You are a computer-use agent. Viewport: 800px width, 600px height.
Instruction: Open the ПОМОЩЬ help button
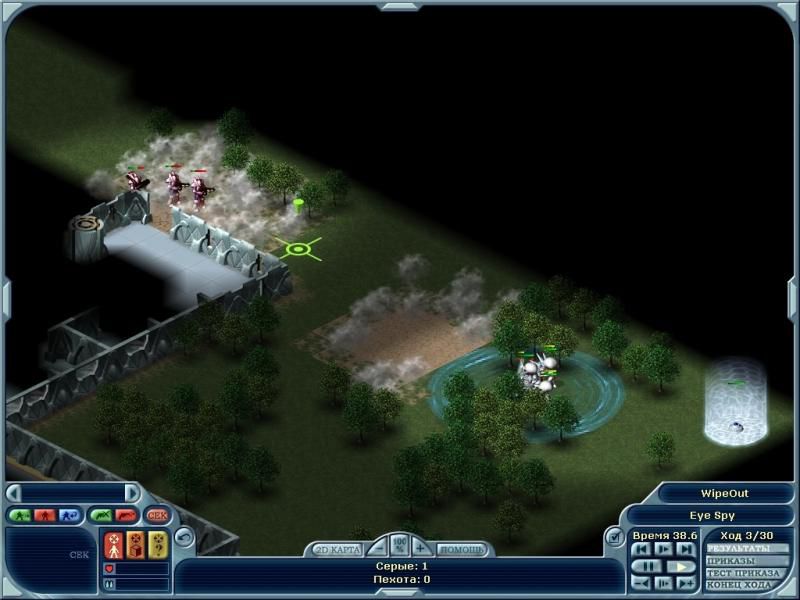point(462,549)
